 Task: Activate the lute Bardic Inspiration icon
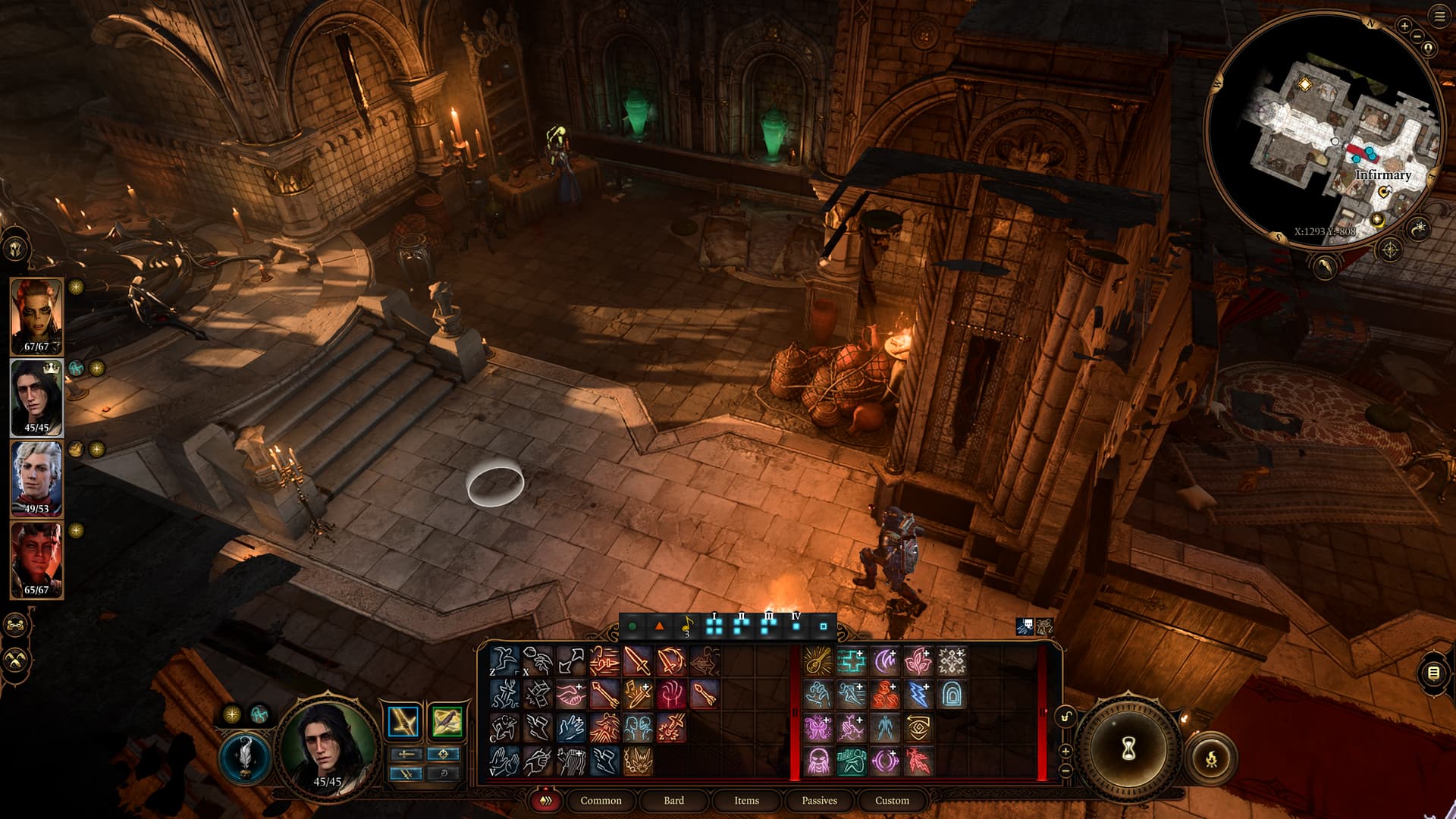tap(817, 661)
